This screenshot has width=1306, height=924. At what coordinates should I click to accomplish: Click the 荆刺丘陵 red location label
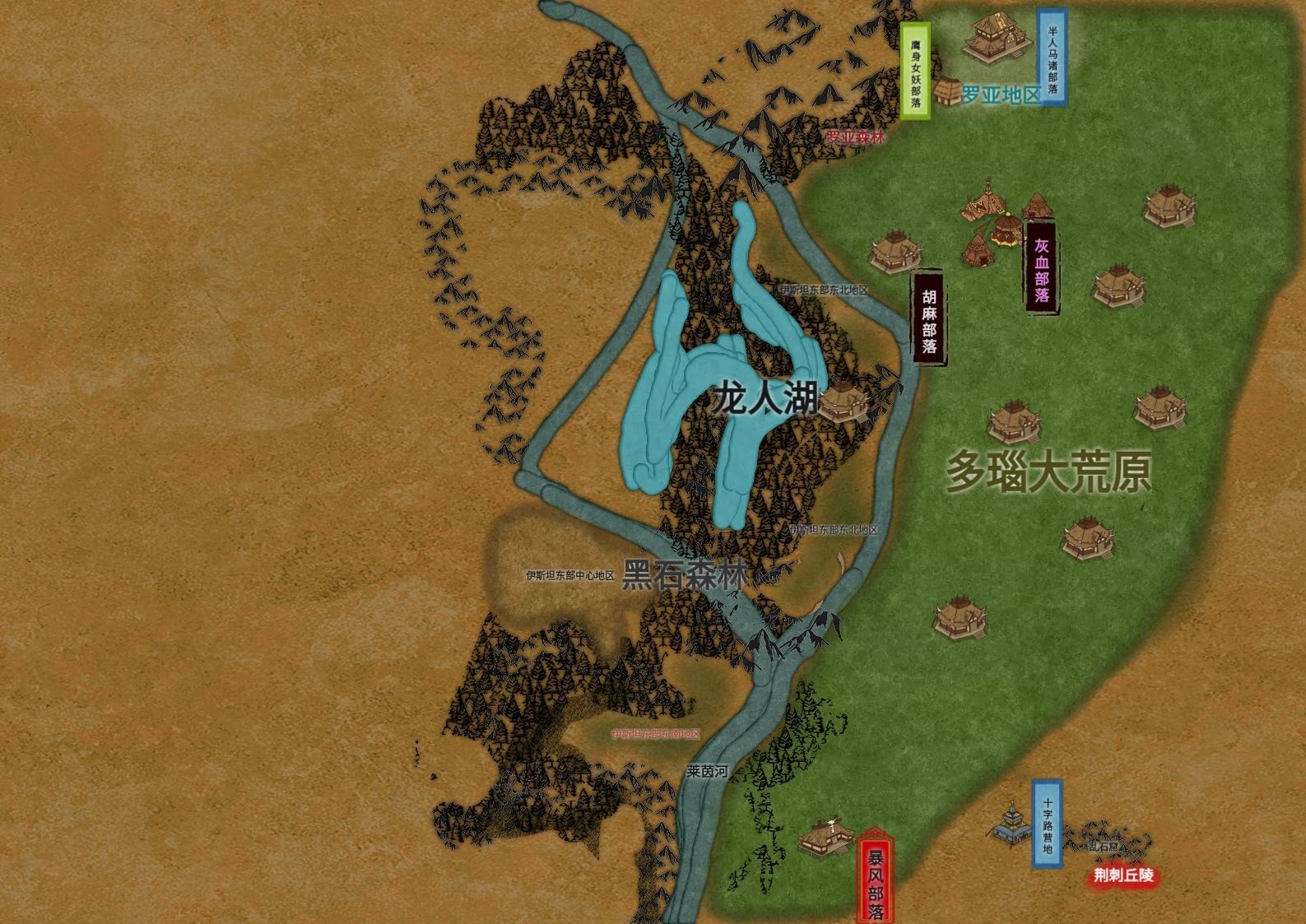[1123, 876]
